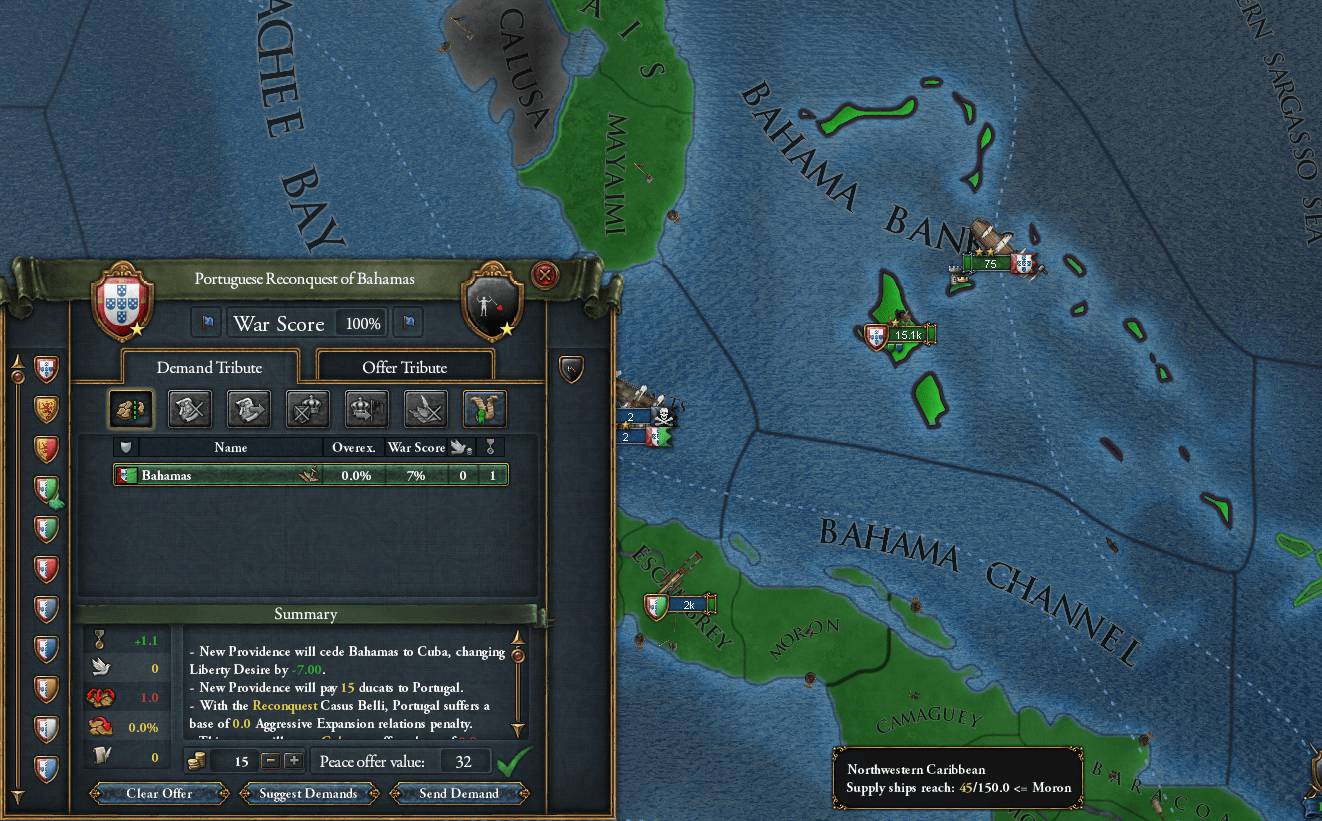
Task: Decrease ducats demand with minus button
Action: pyautogui.click(x=270, y=761)
